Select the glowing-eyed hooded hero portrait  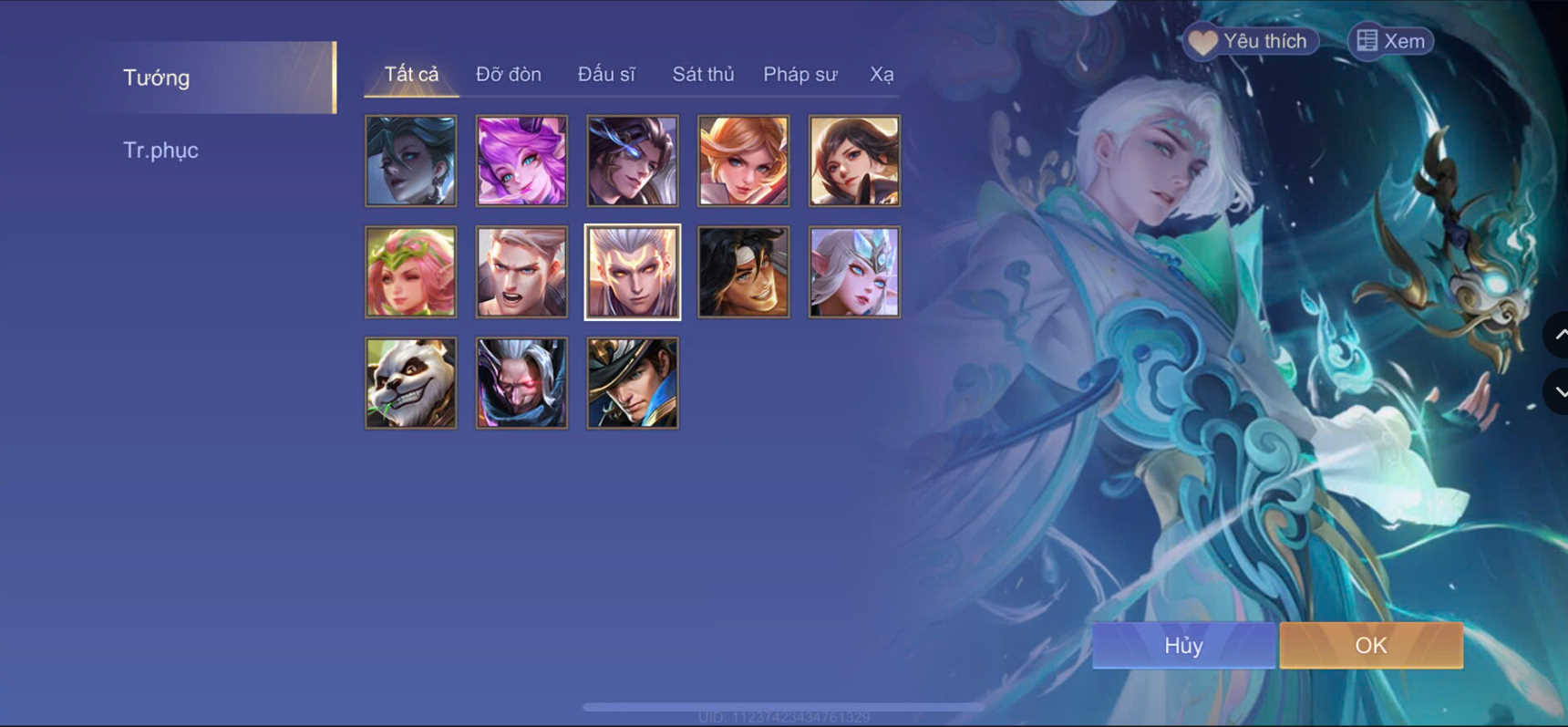521,382
